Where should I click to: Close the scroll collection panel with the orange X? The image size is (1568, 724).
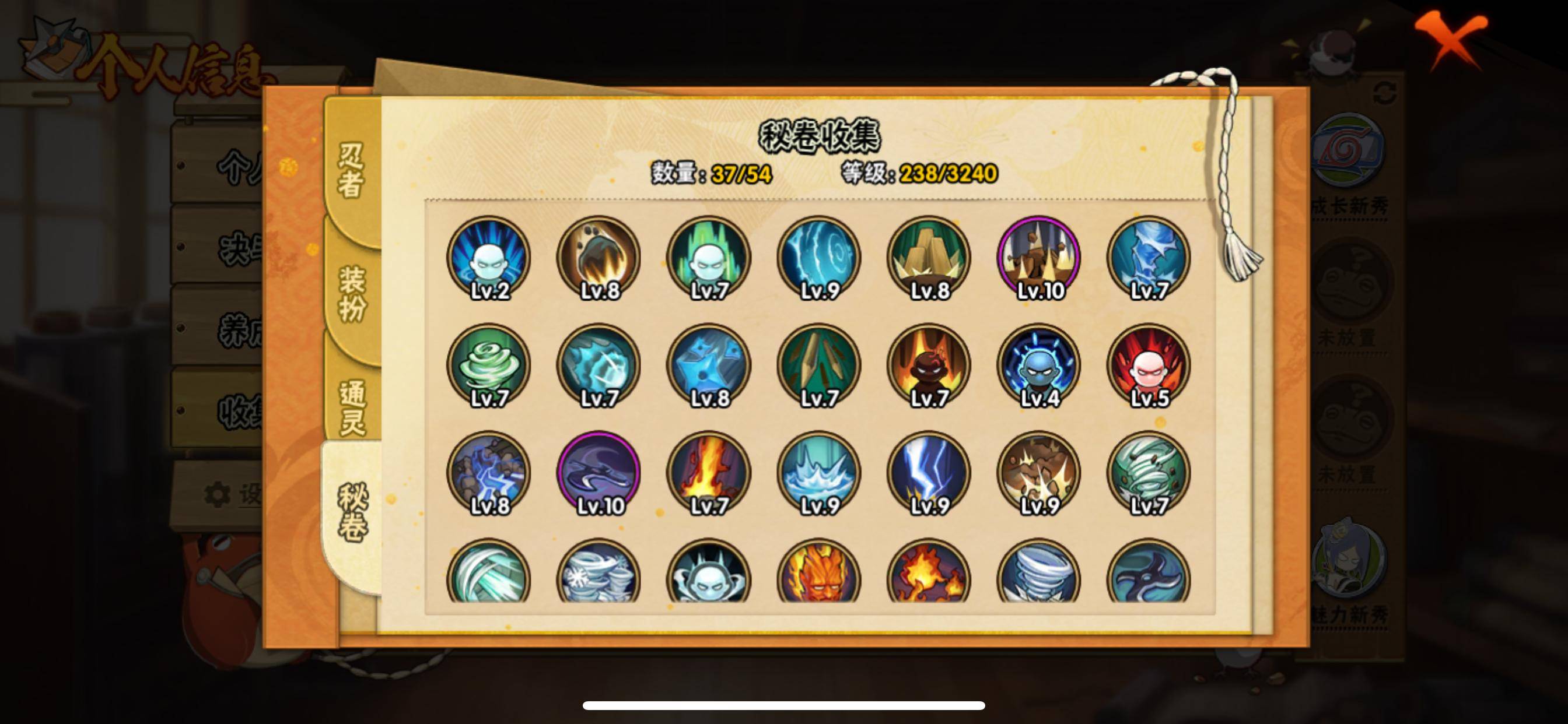click(x=1451, y=38)
